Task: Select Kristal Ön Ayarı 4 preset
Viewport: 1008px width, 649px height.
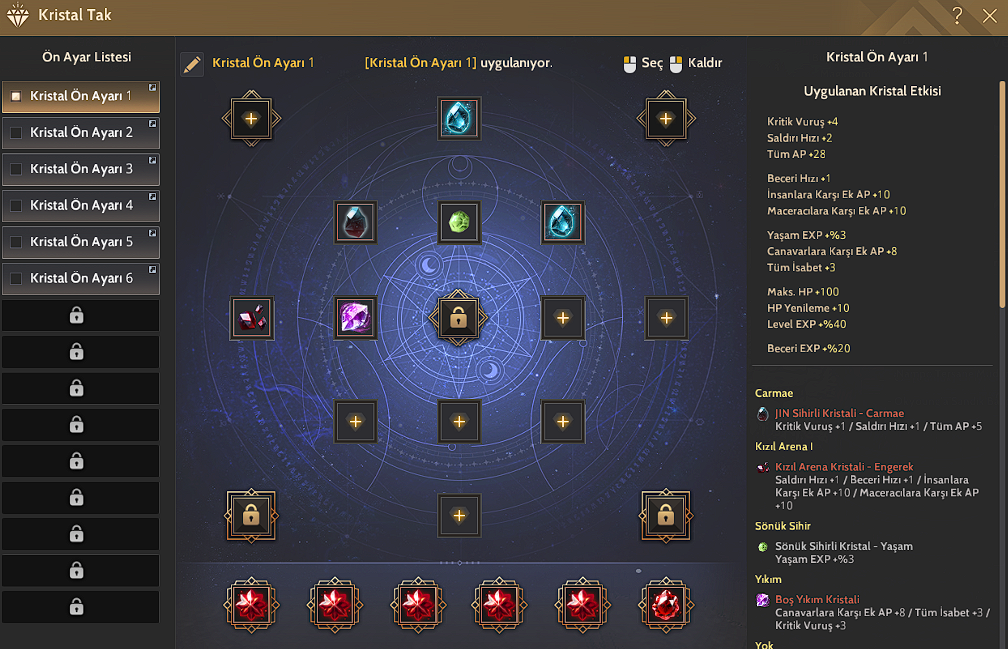Action: 81,205
